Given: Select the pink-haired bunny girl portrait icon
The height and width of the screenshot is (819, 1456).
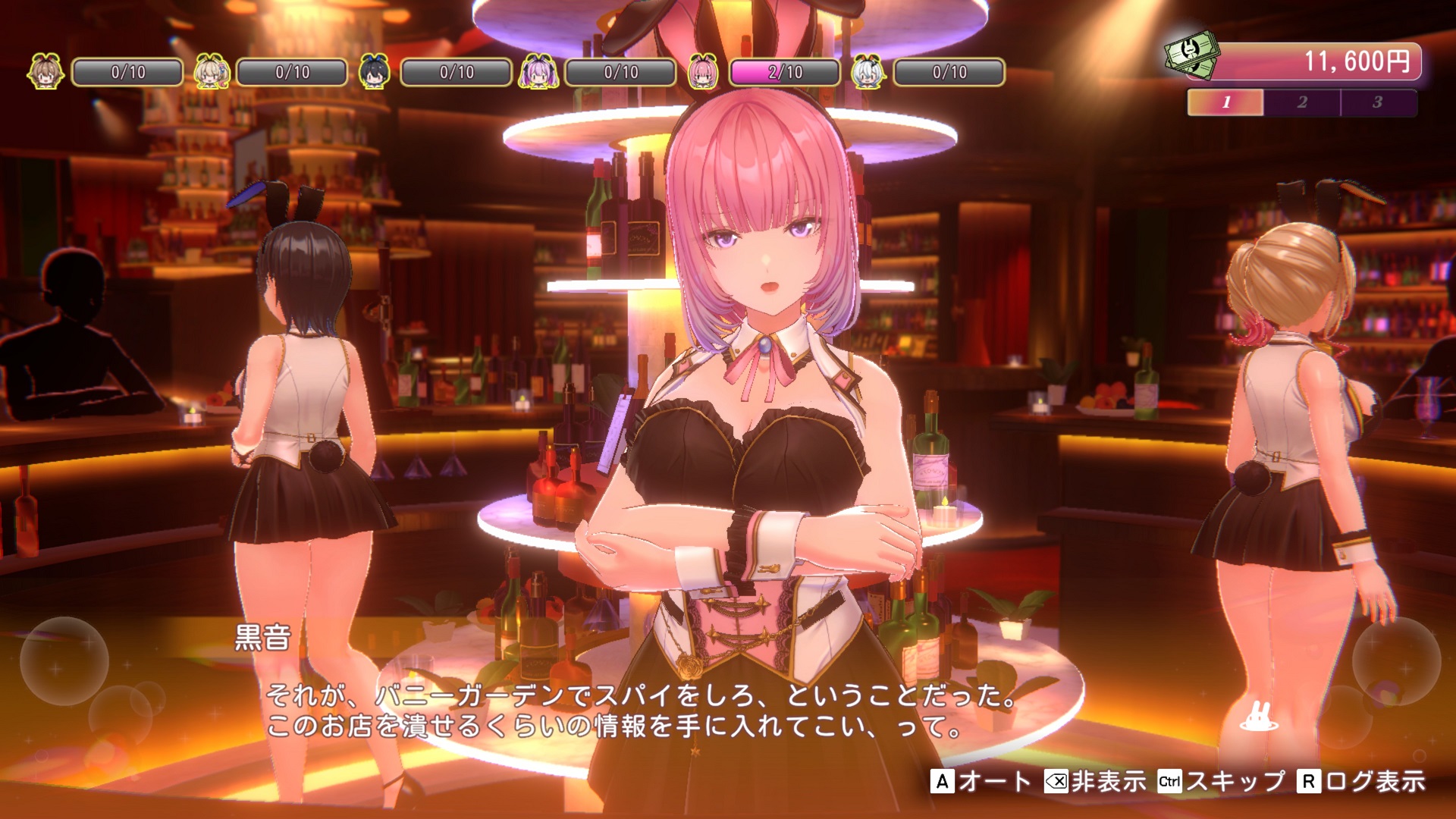Looking at the screenshot, I should [703, 72].
